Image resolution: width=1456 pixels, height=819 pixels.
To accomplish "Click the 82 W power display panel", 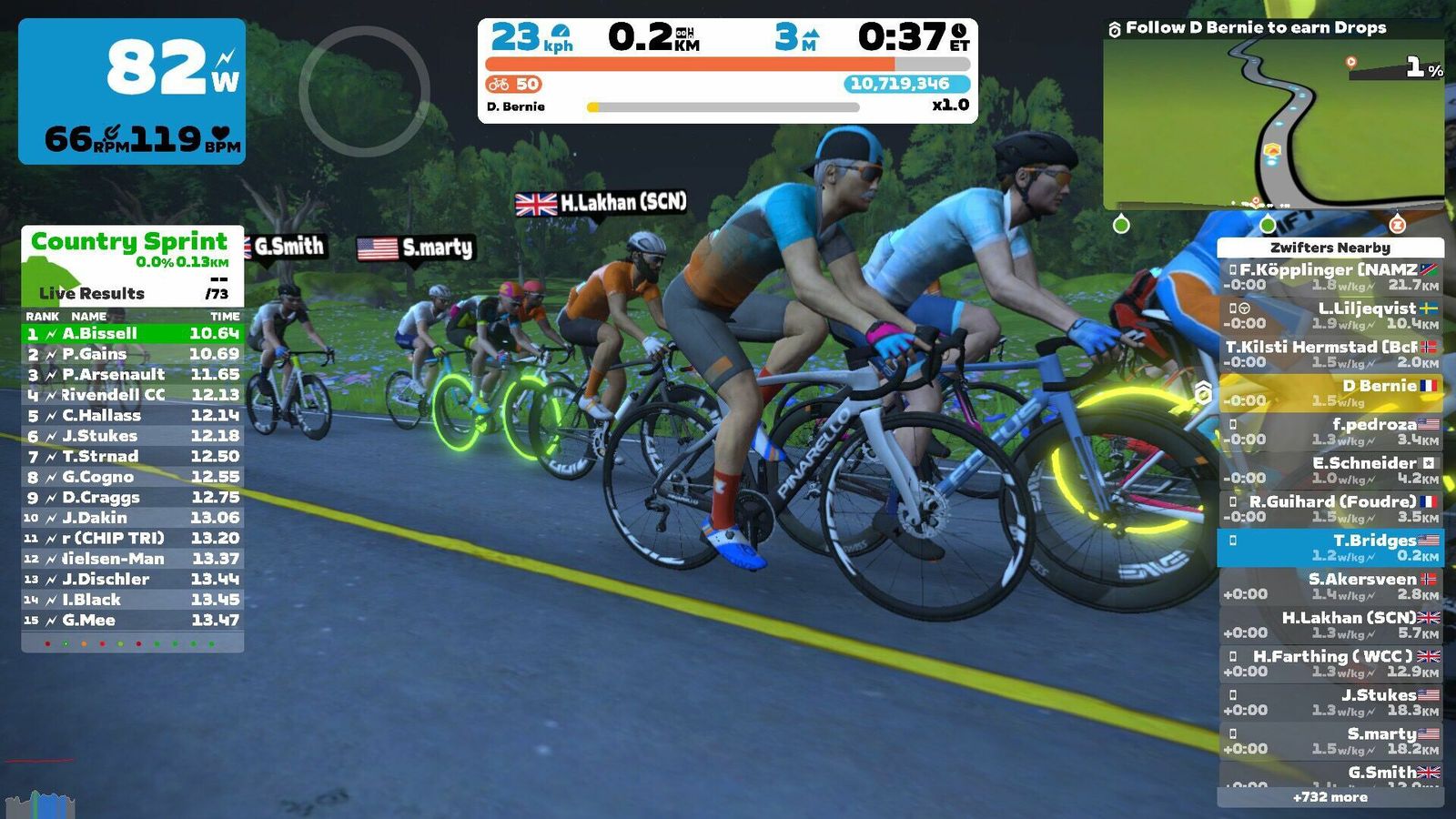I will [x=132, y=91].
